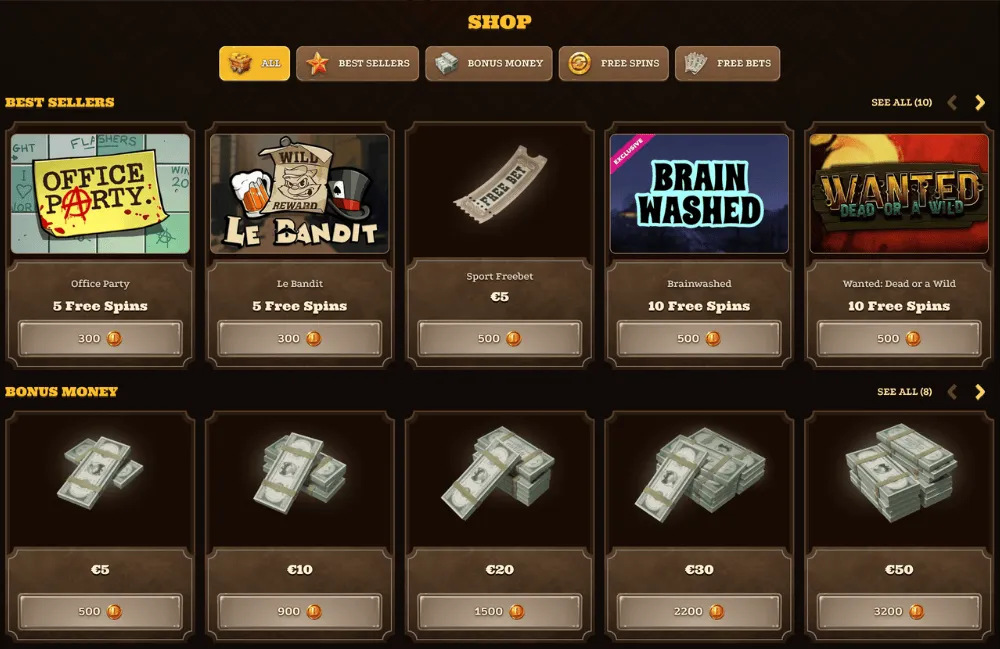This screenshot has height=649, width=1000.
Task: Purchase the €5 Sport Freebet
Action: point(499,339)
